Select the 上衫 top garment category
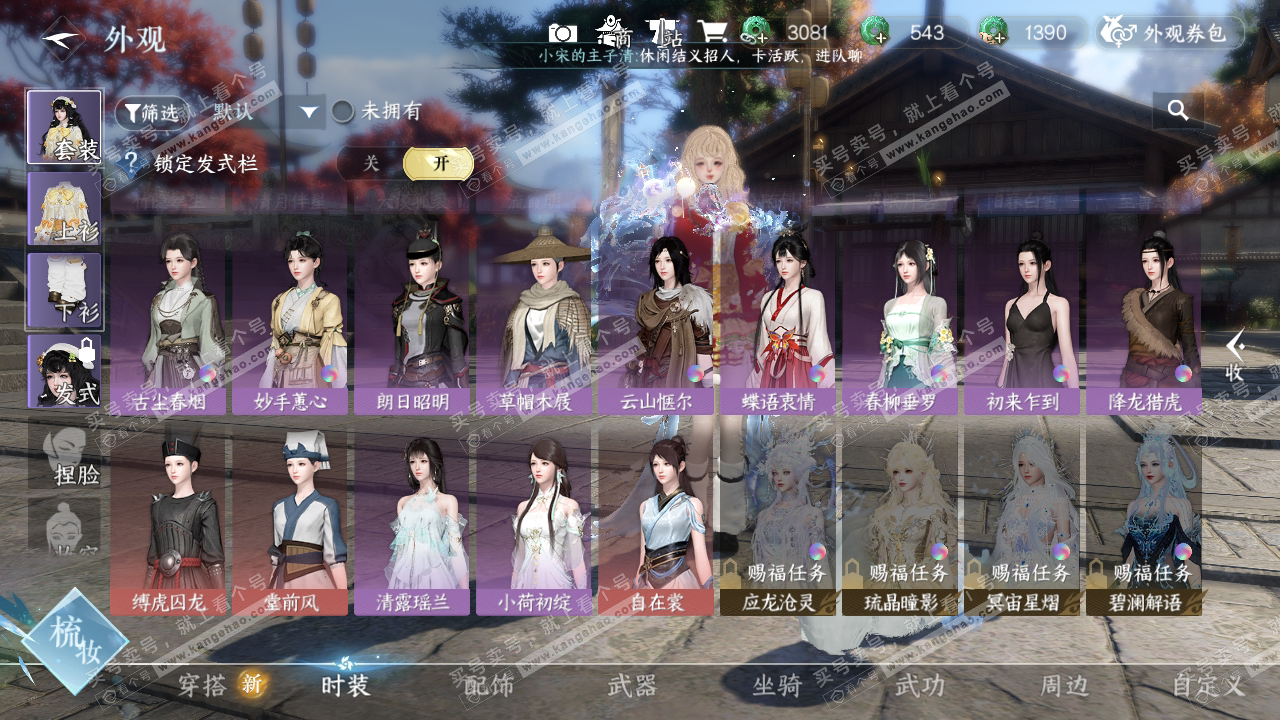Viewport: 1280px width, 720px height. (64, 208)
